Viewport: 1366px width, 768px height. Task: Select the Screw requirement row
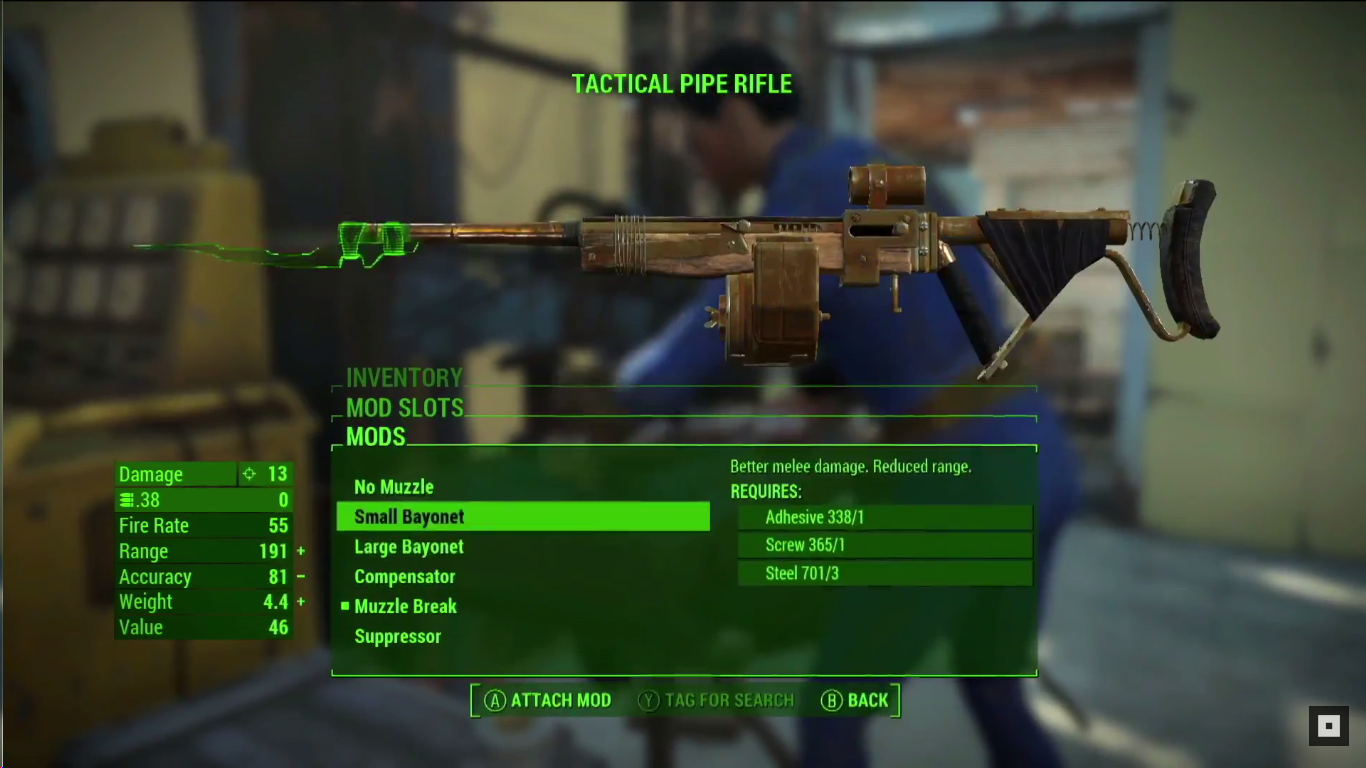click(x=884, y=545)
